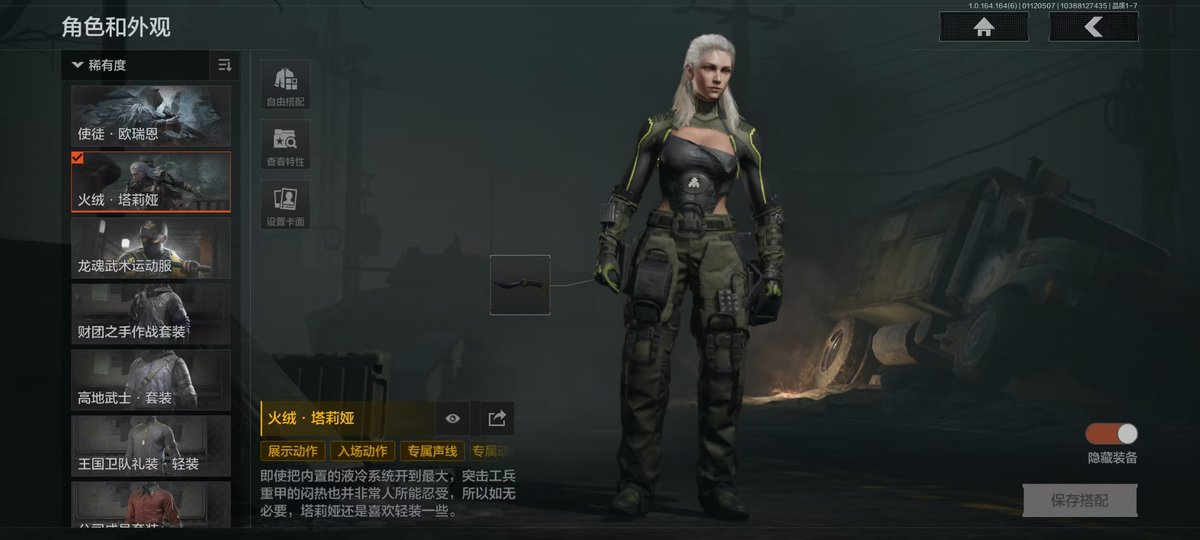Open 设置卡面 card settings
Viewport: 1200px width, 540px height.
pyautogui.click(x=285, y=205)
